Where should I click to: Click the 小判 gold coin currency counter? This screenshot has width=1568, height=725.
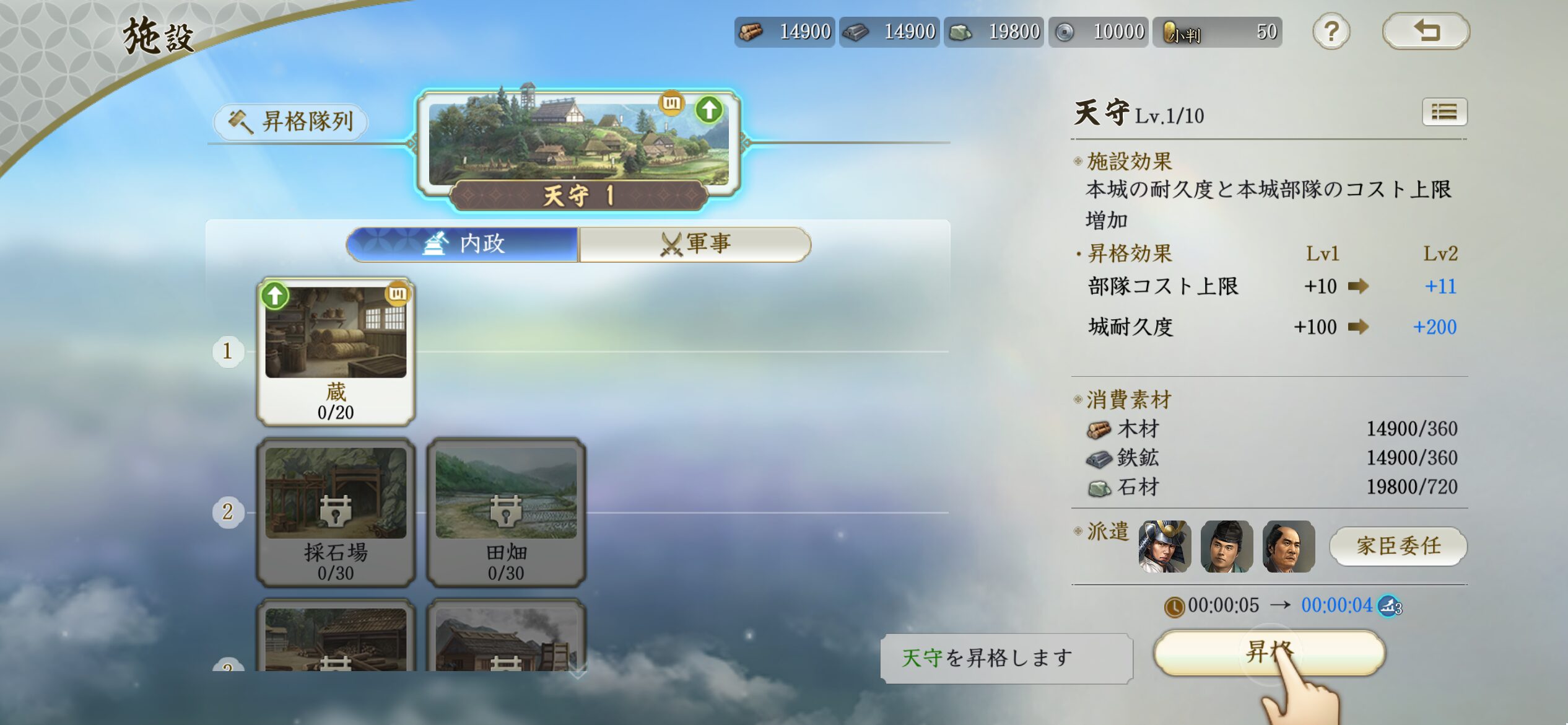click(1217, 32)
